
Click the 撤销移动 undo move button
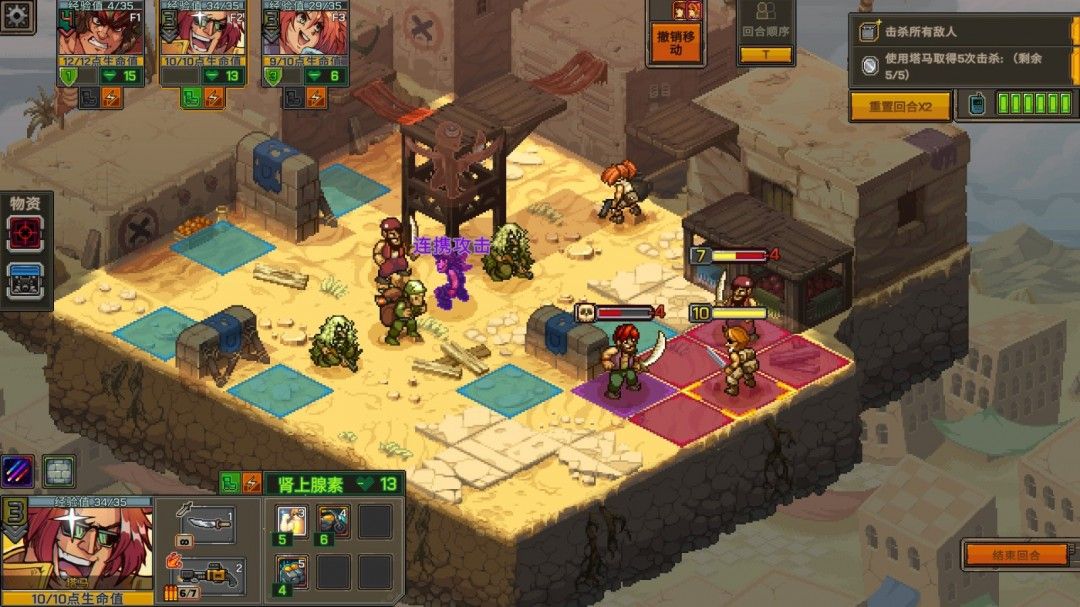pos(675,43)
